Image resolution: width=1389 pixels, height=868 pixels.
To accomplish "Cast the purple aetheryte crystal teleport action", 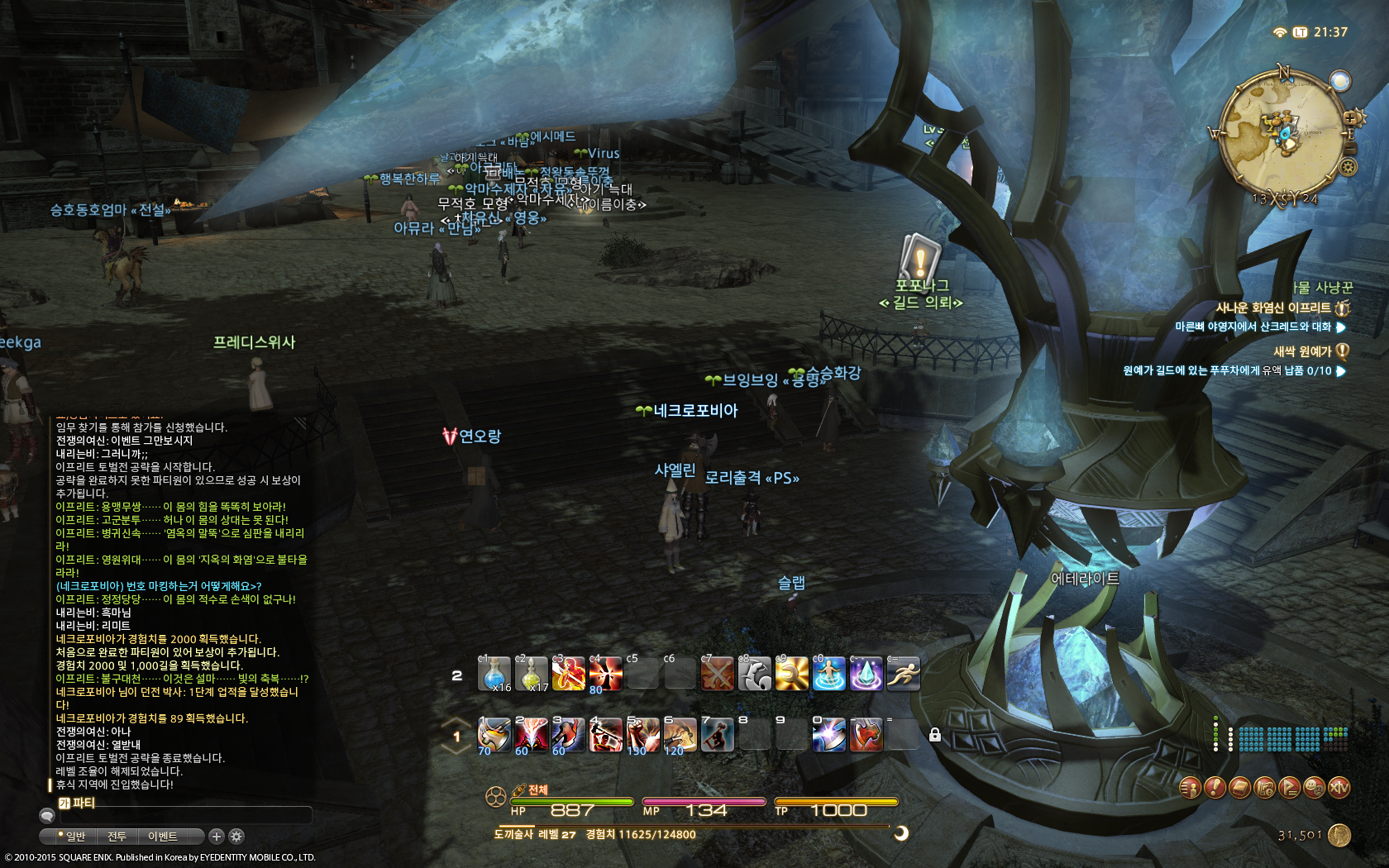I will pyautogui.click(x=866, y=674).
